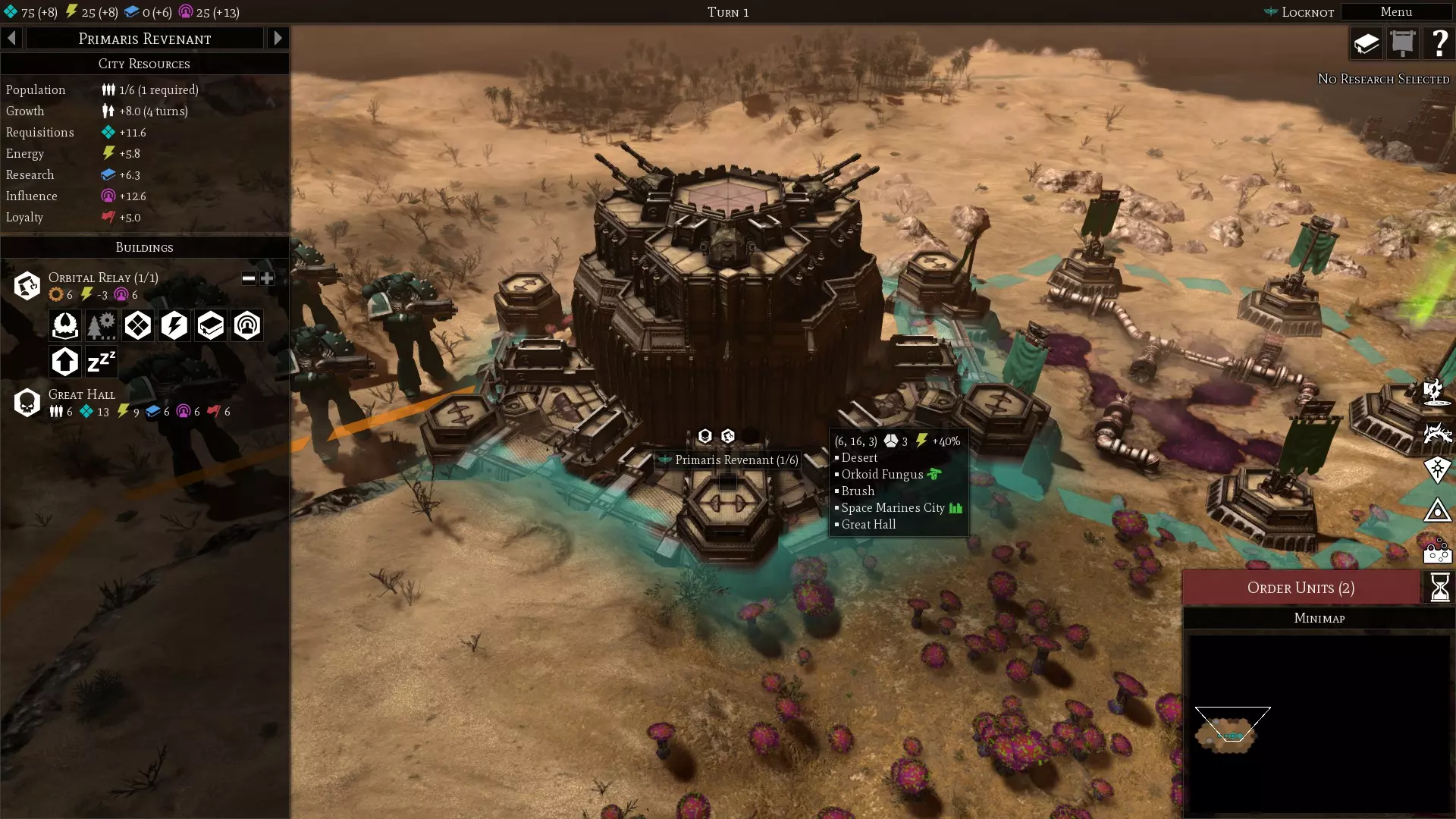
Task: Open the research book panel
Action: pyautogui.click(x=1367, y=43)
